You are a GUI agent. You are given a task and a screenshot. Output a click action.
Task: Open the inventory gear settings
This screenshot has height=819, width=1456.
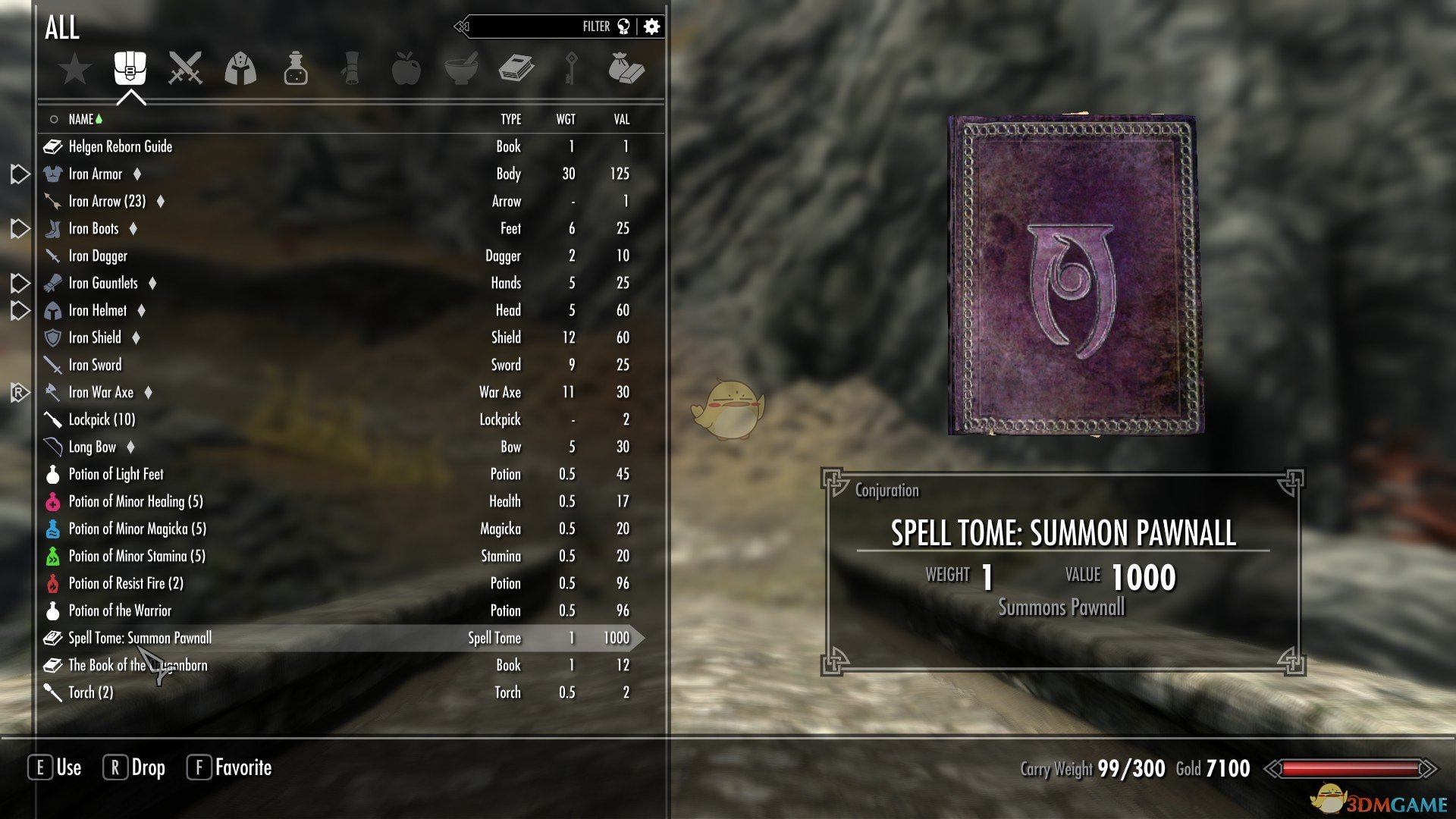point(651,27)
